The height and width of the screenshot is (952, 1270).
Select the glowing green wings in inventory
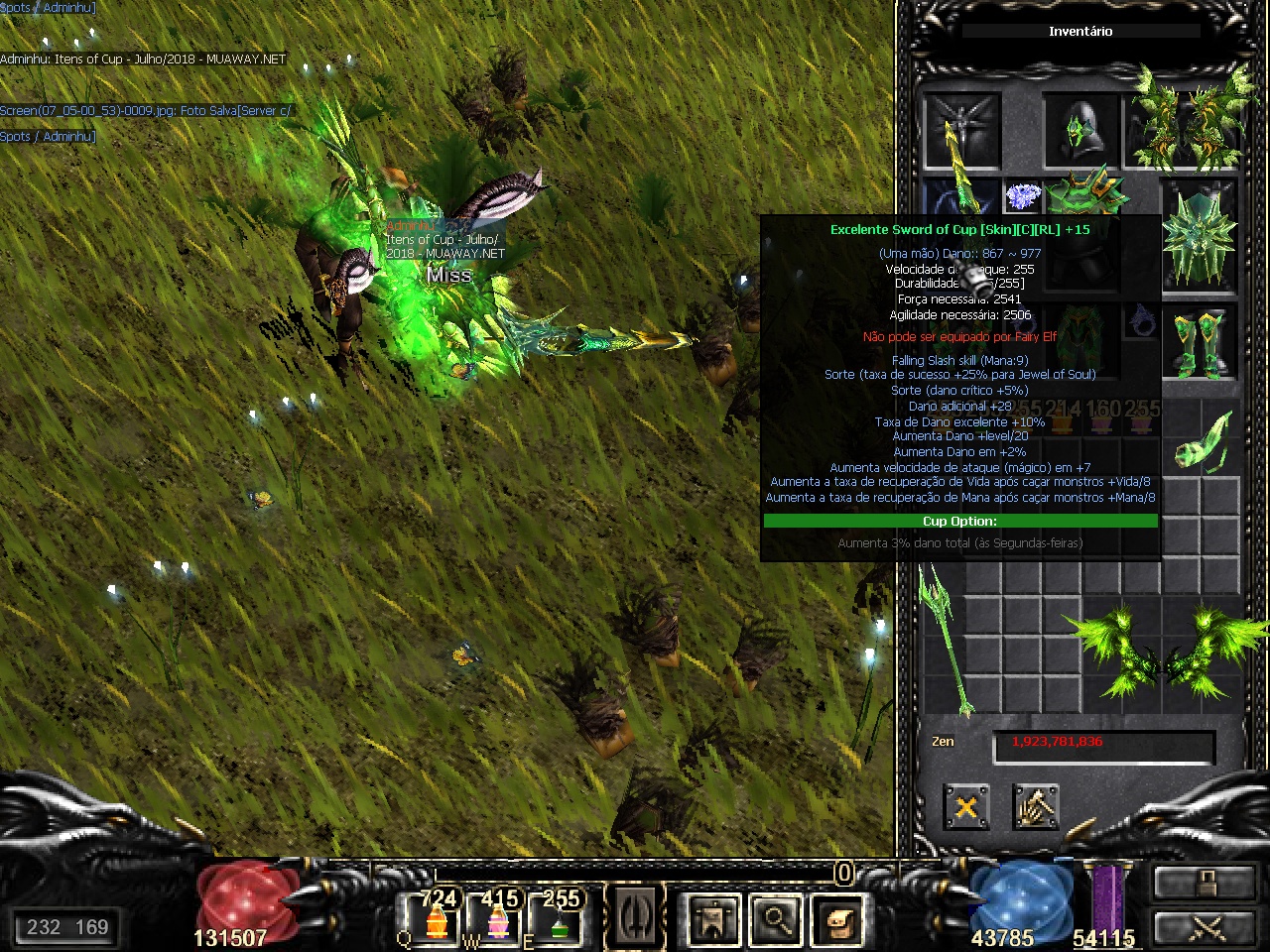[x=1161, y=650]
